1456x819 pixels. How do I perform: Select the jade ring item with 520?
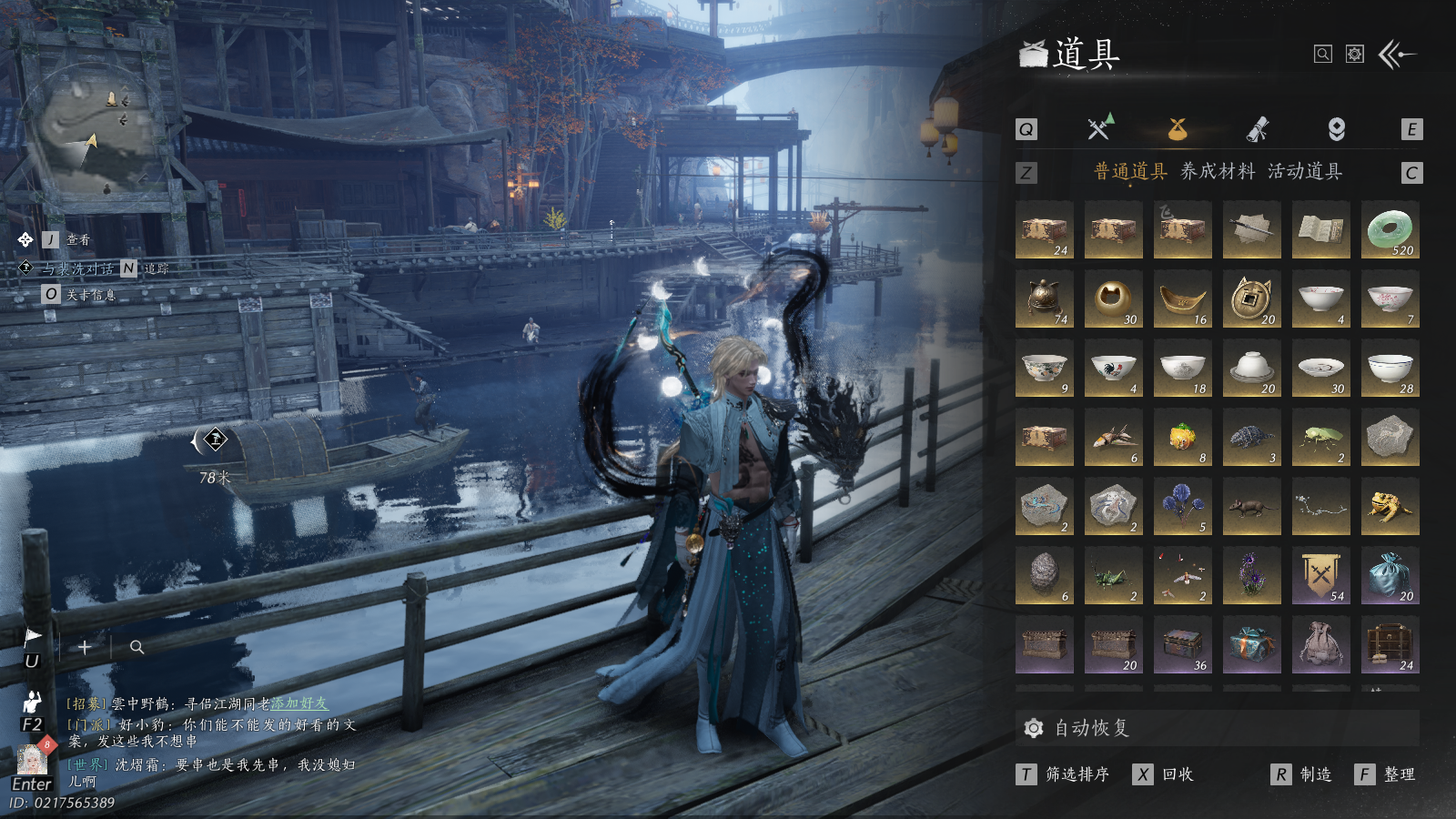click(x=1390, y=230)
